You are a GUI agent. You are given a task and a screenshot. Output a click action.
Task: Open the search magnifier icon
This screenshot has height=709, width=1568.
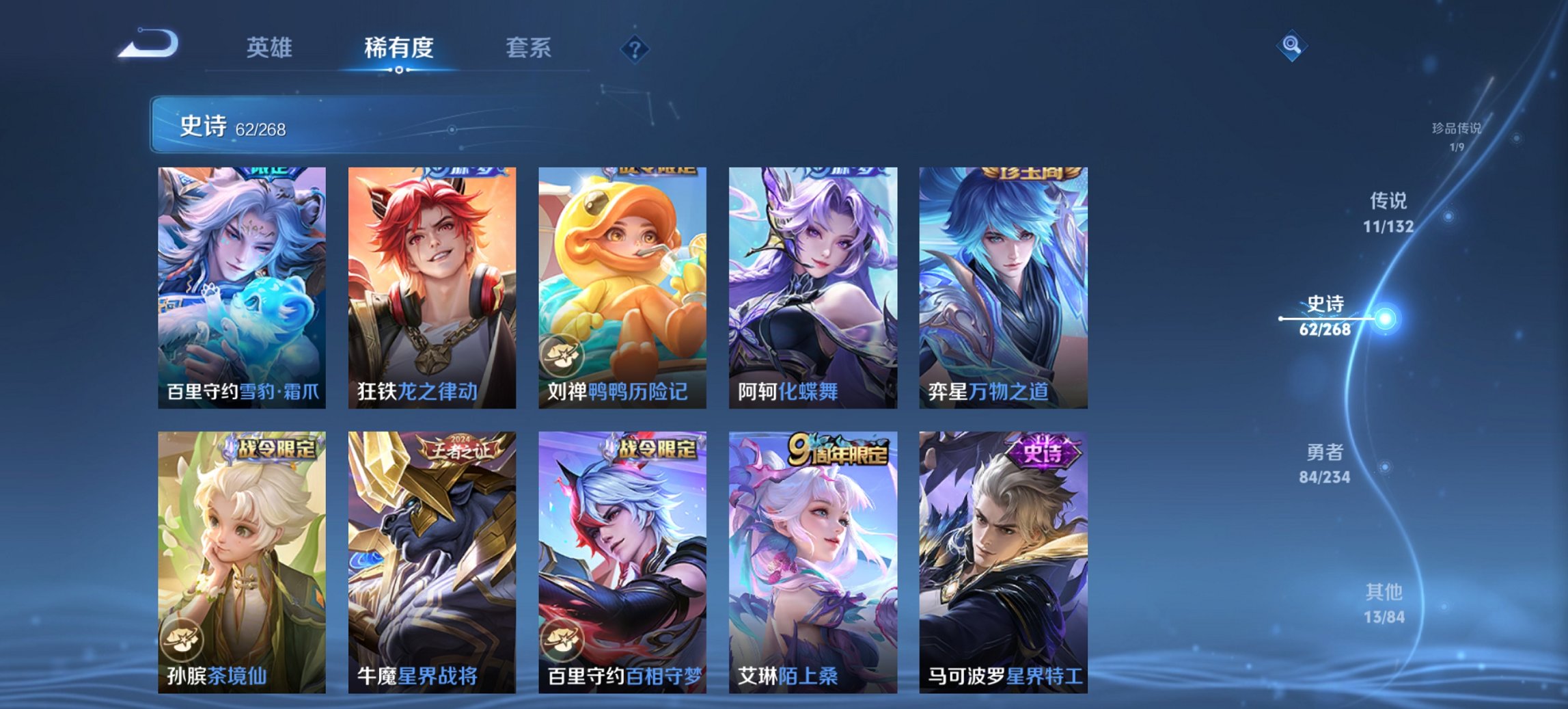[x=1290, y=45]
